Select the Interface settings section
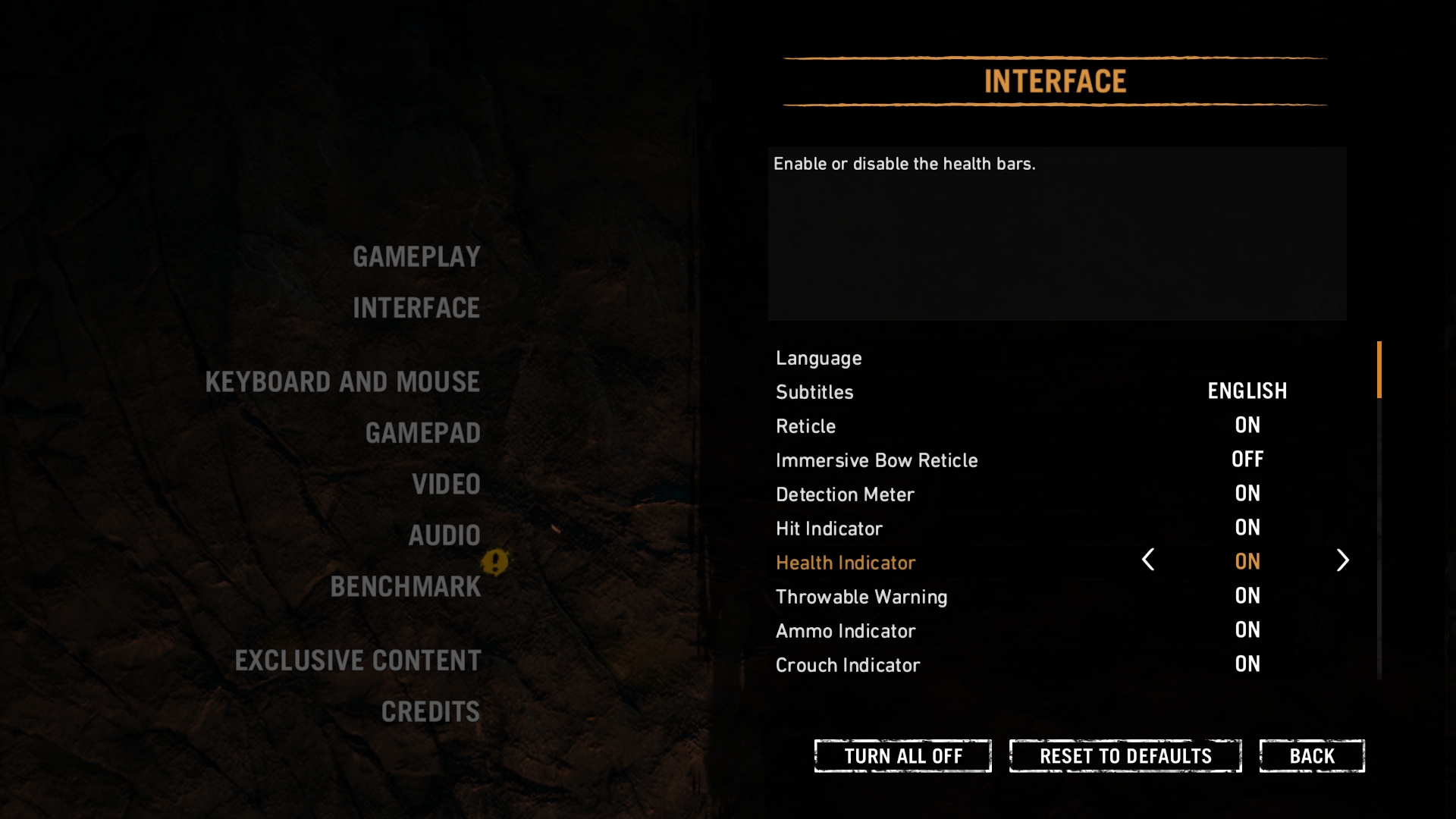 coord(416,309)
